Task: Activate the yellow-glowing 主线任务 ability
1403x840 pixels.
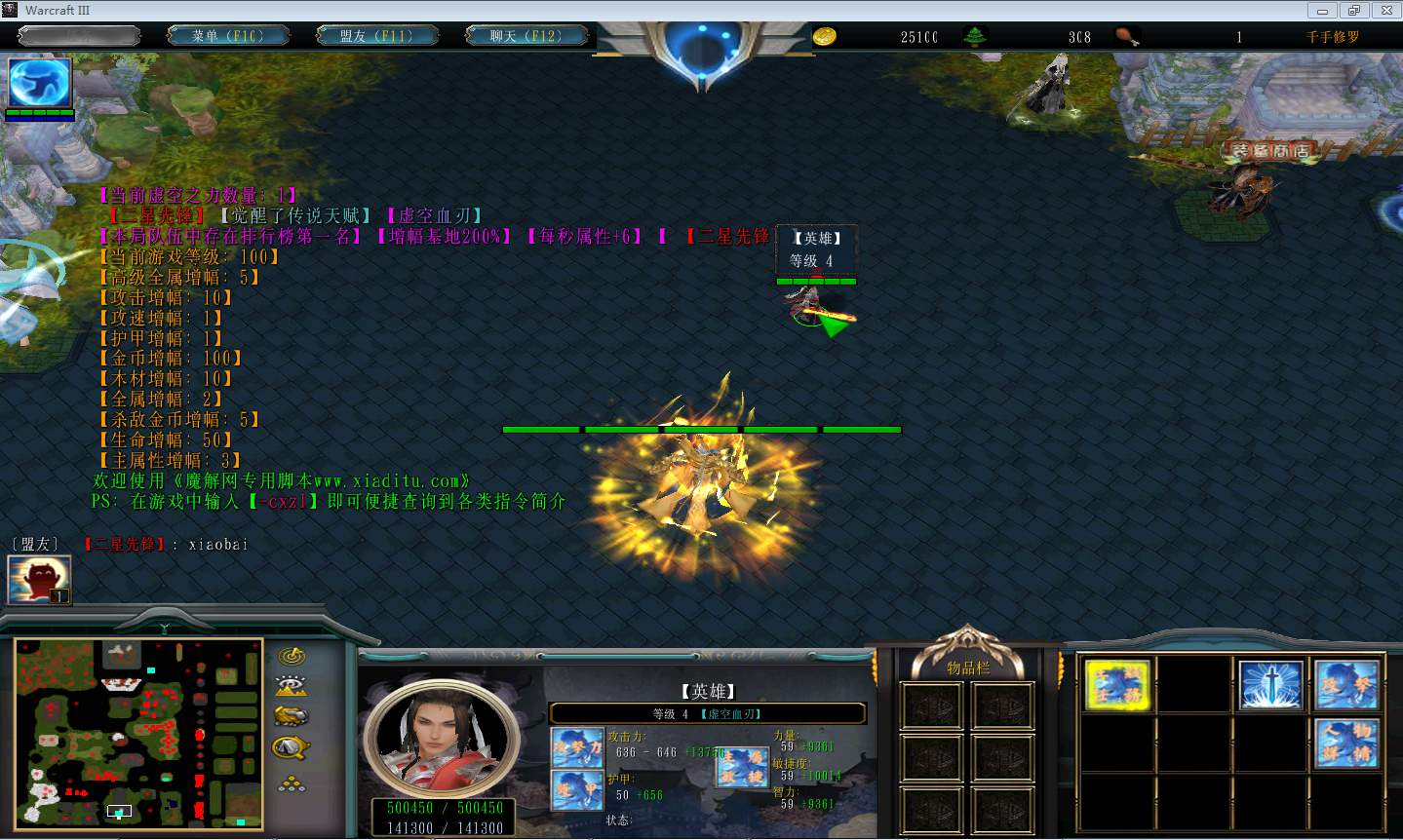Action: coord(1117,683)
